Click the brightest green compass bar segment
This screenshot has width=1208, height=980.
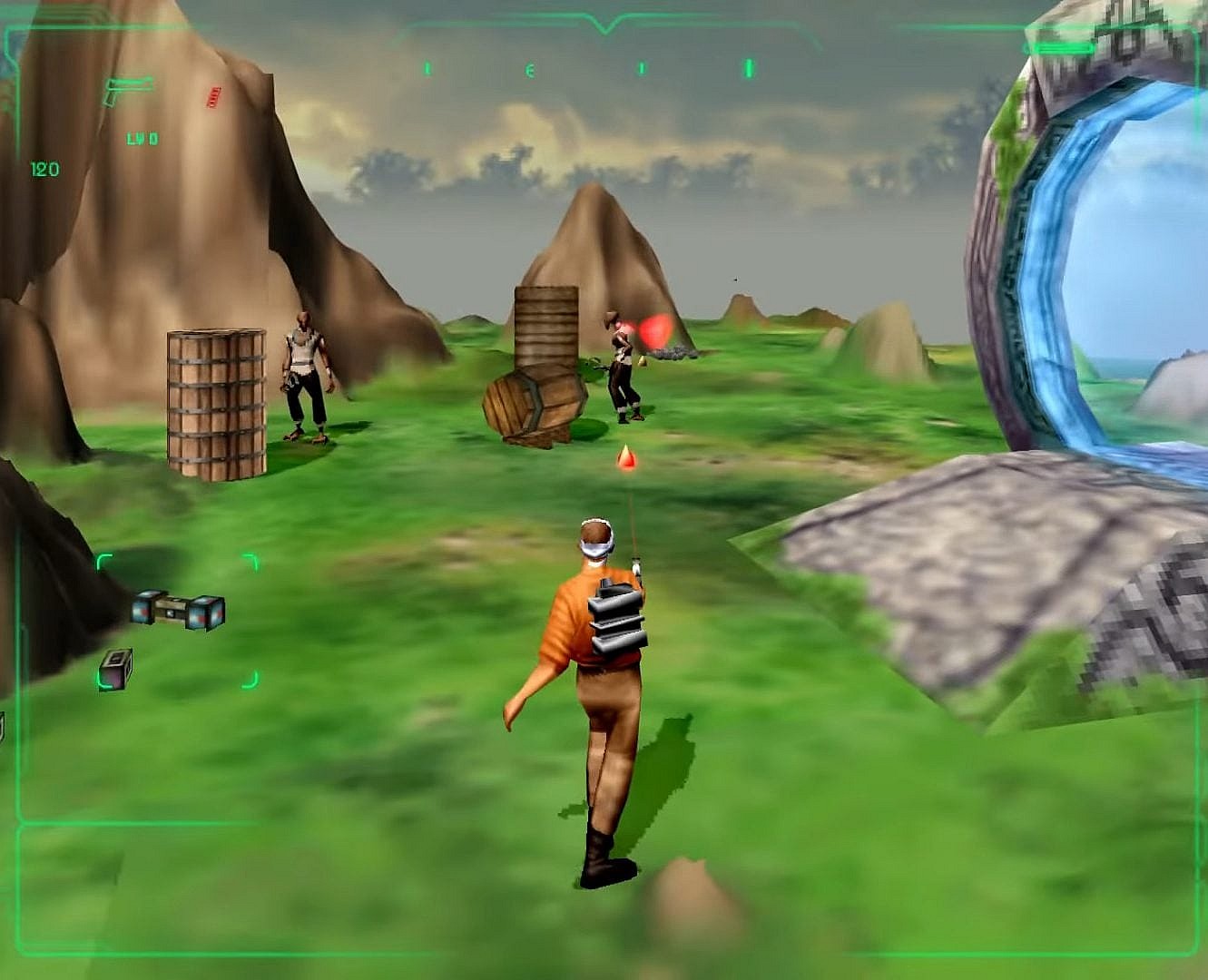[751, 67]
